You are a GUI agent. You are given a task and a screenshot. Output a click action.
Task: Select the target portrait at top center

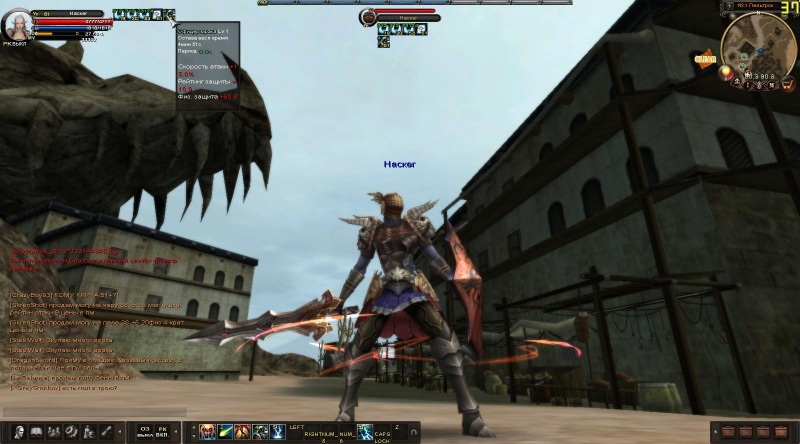click(368, 17)
